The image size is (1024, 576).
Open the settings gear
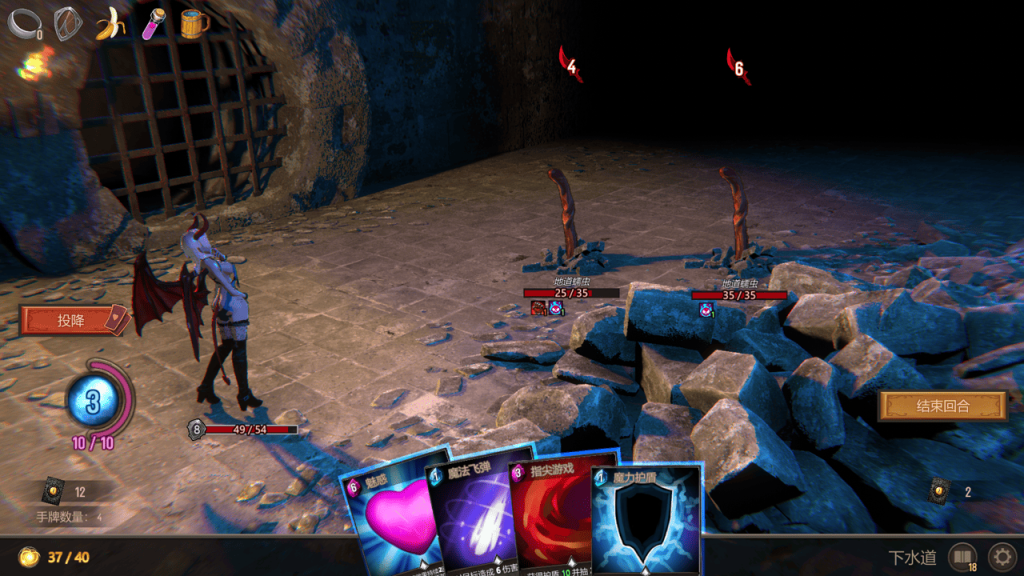pyautogui.click(x=1001, y=556)
